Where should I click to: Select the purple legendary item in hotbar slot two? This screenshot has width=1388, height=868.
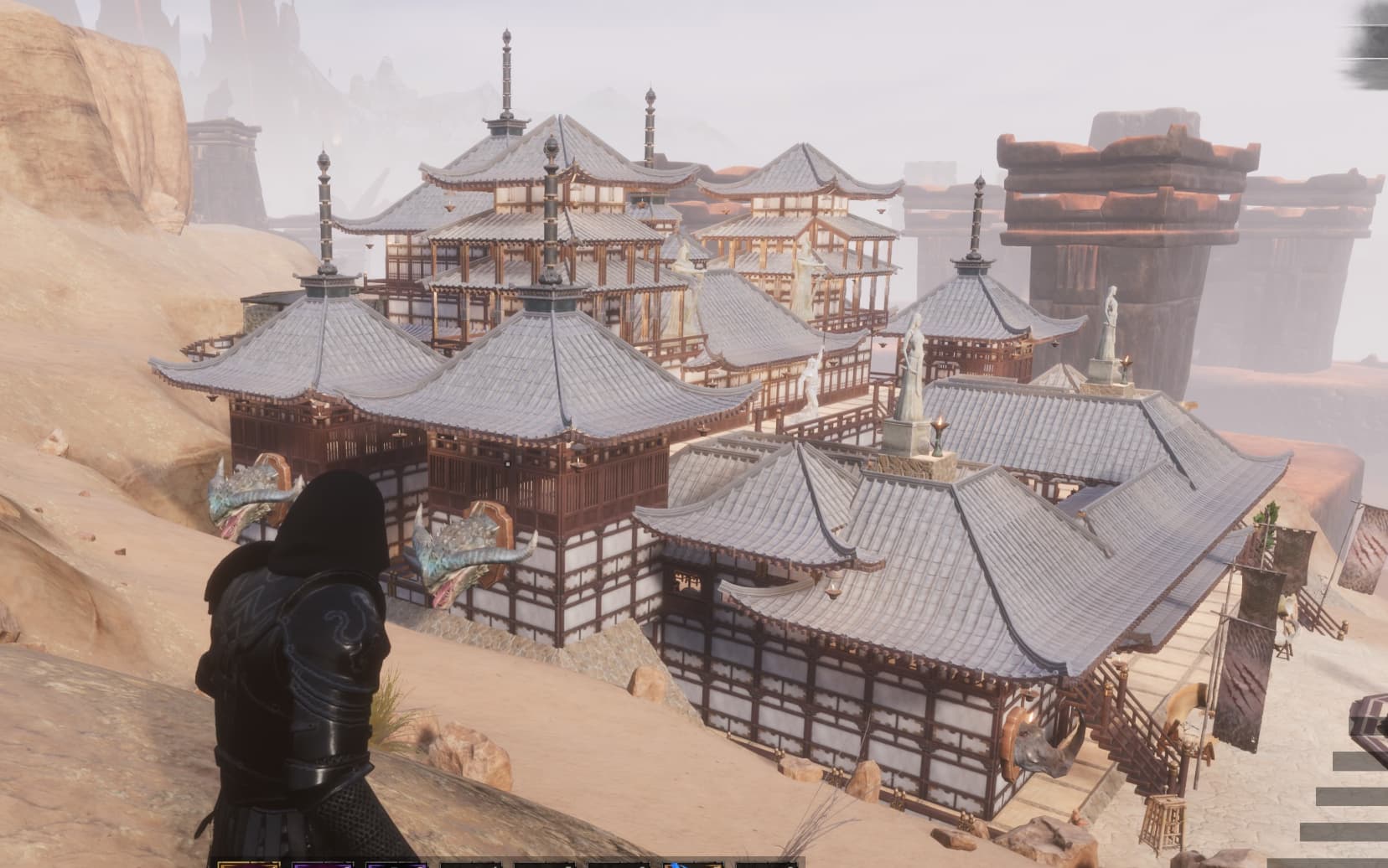pyautogui.click(x=322, y=863)
